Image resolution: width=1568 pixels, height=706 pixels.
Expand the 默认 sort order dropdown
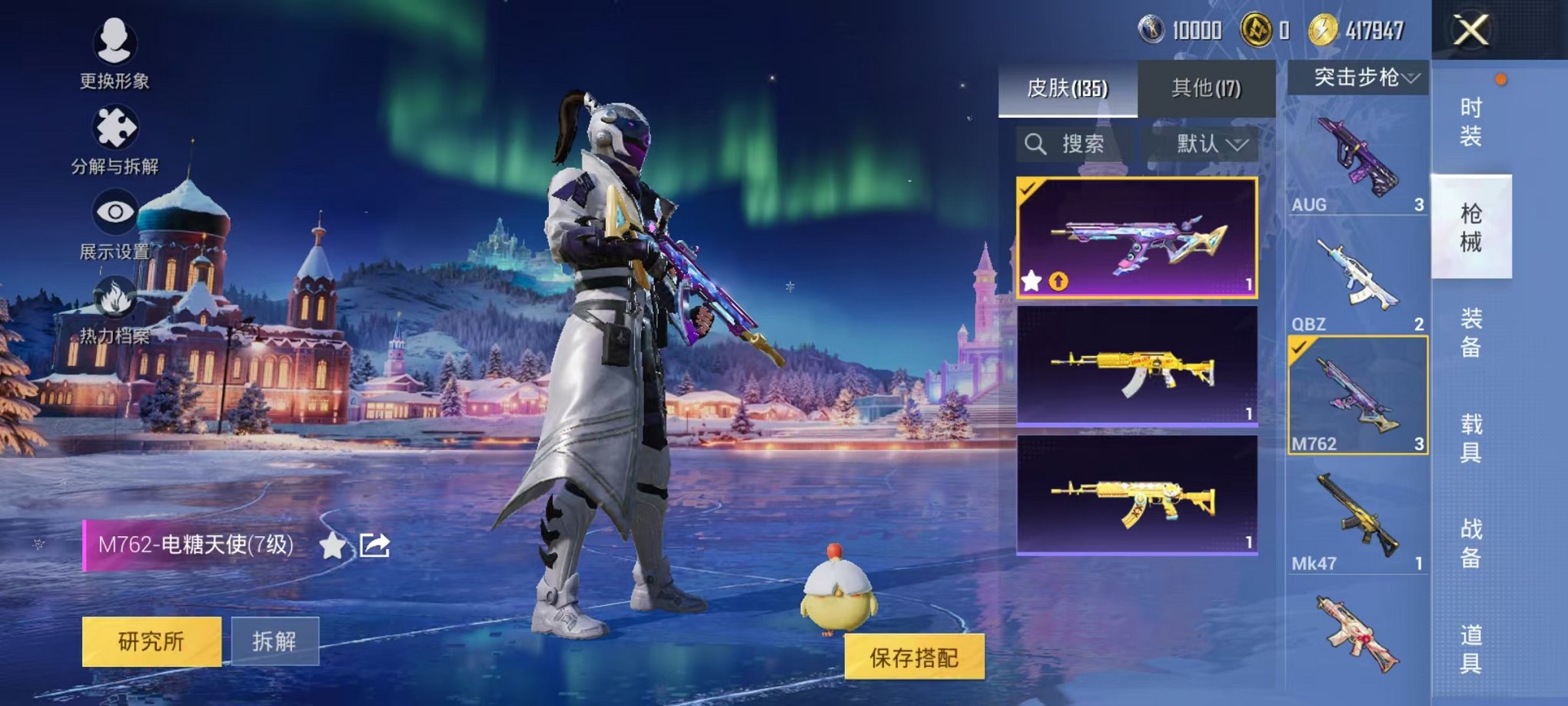tap(1207, 145)
